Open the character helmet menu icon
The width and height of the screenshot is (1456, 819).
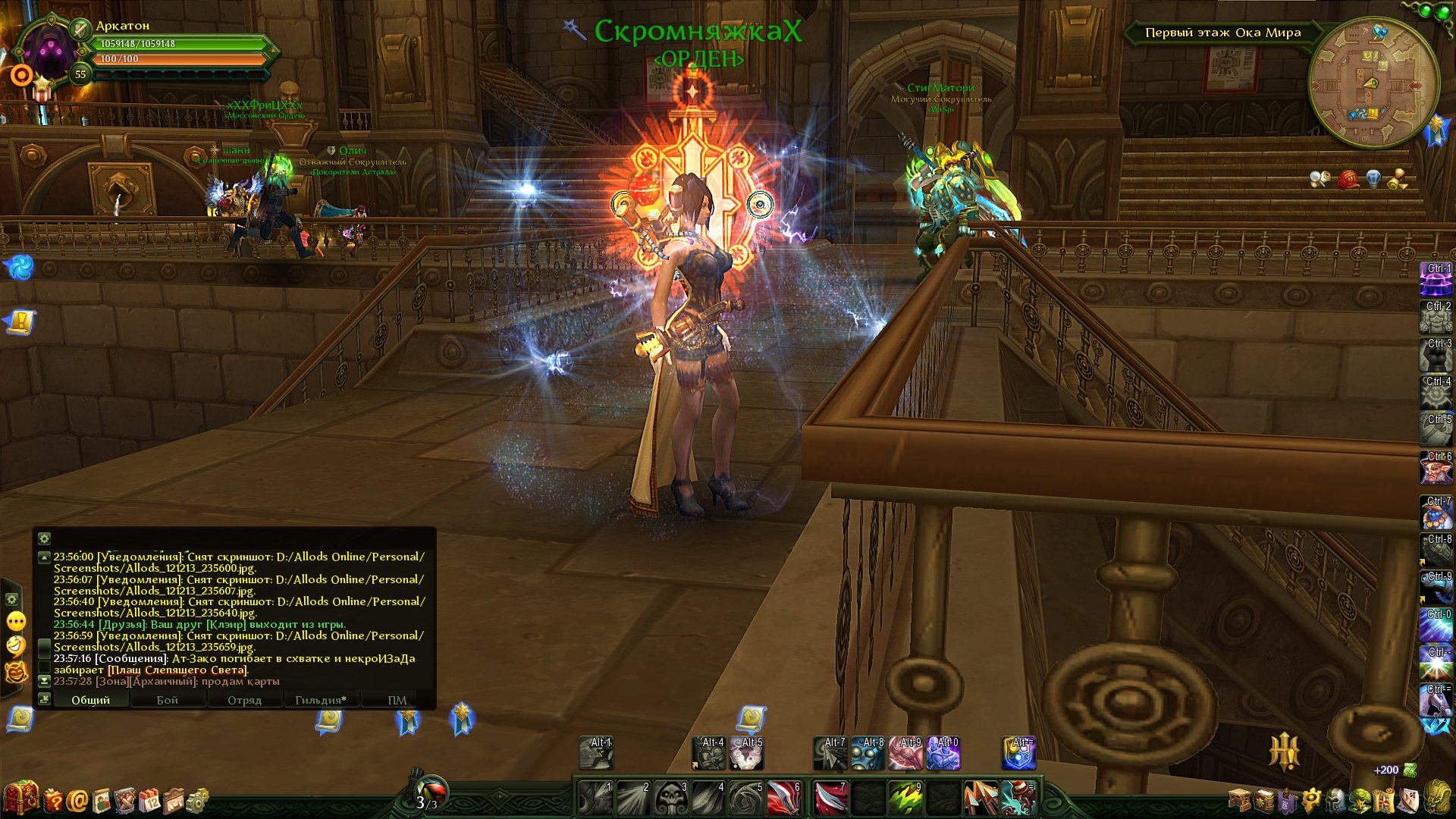click(x=1335, y=800)
